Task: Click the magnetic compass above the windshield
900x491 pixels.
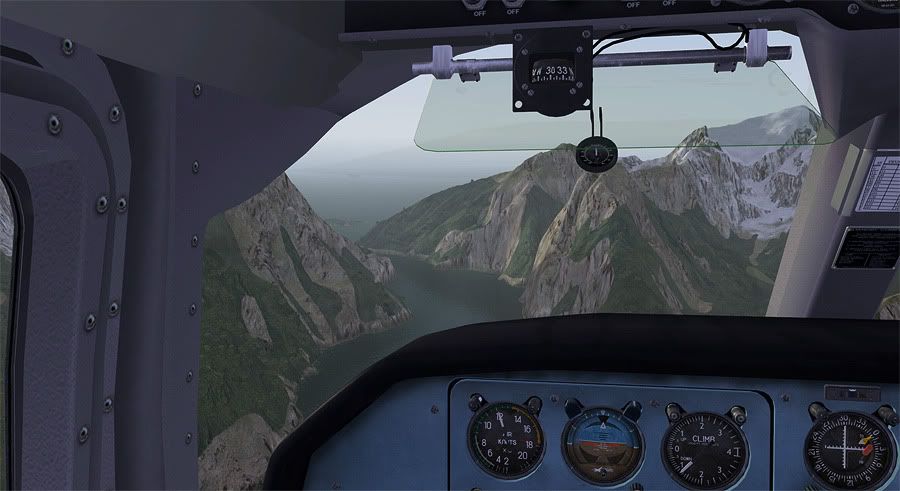Action: pos(551,72)
